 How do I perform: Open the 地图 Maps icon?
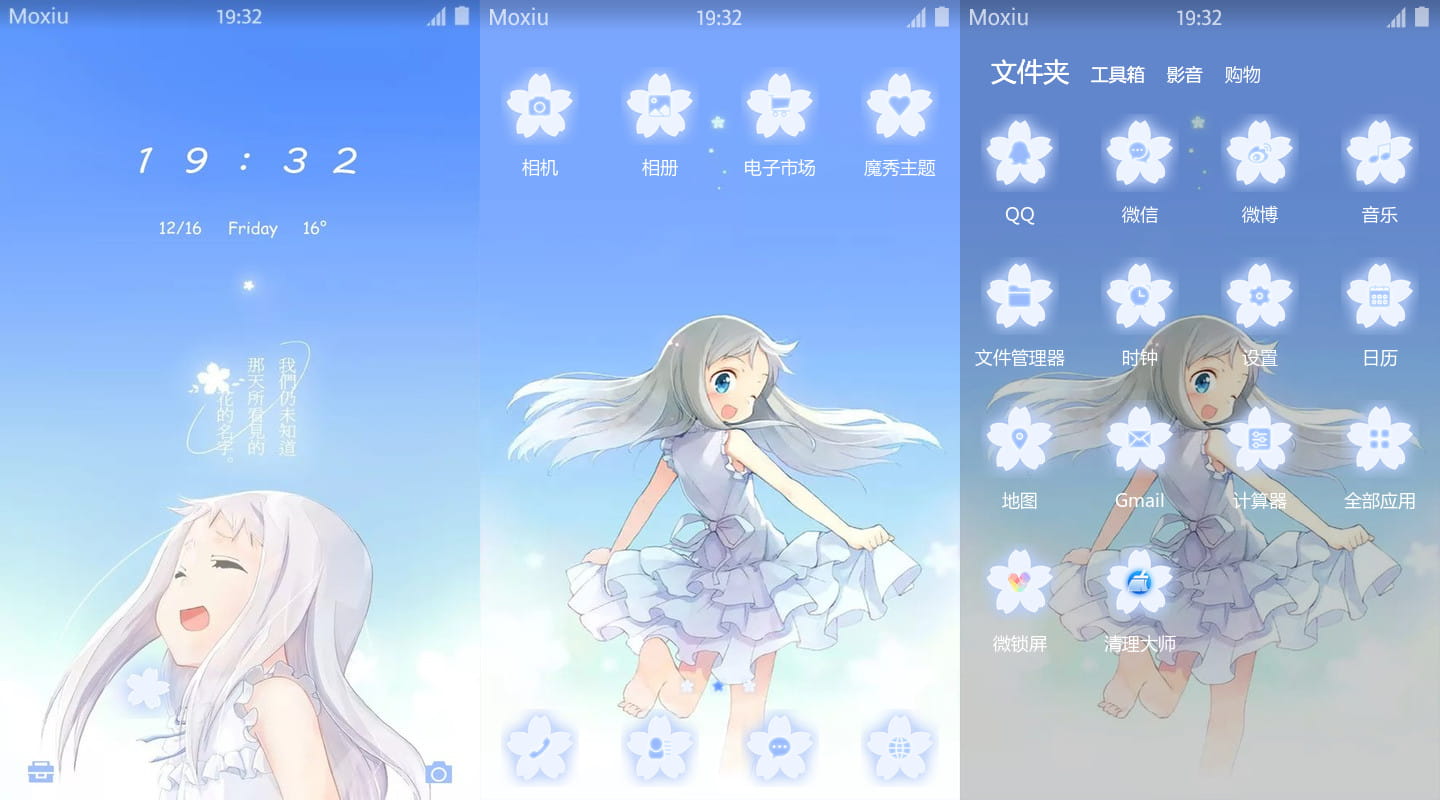click(1019, 437)
